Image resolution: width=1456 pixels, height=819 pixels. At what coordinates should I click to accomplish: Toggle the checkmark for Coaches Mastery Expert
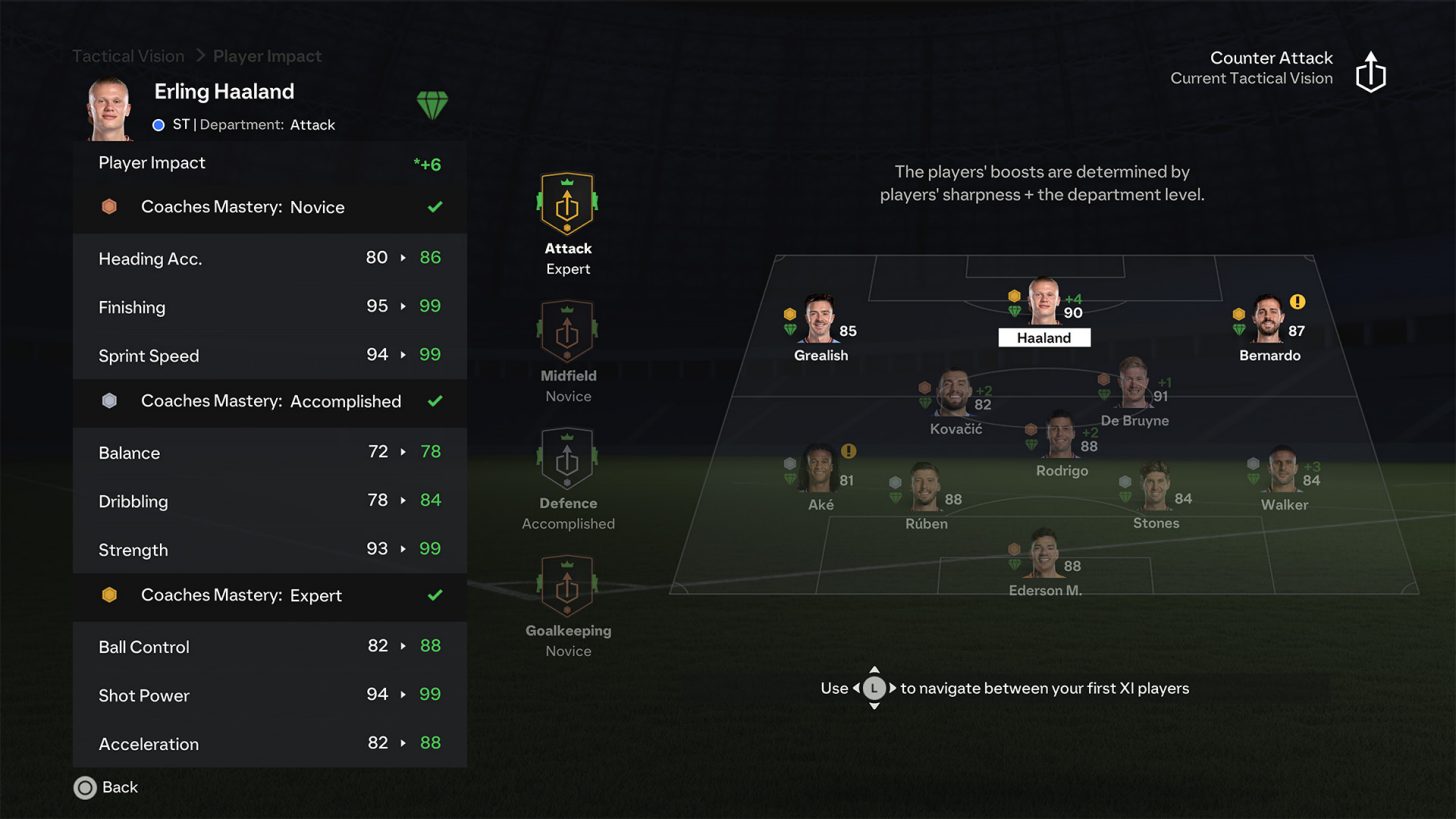point(434,597)
